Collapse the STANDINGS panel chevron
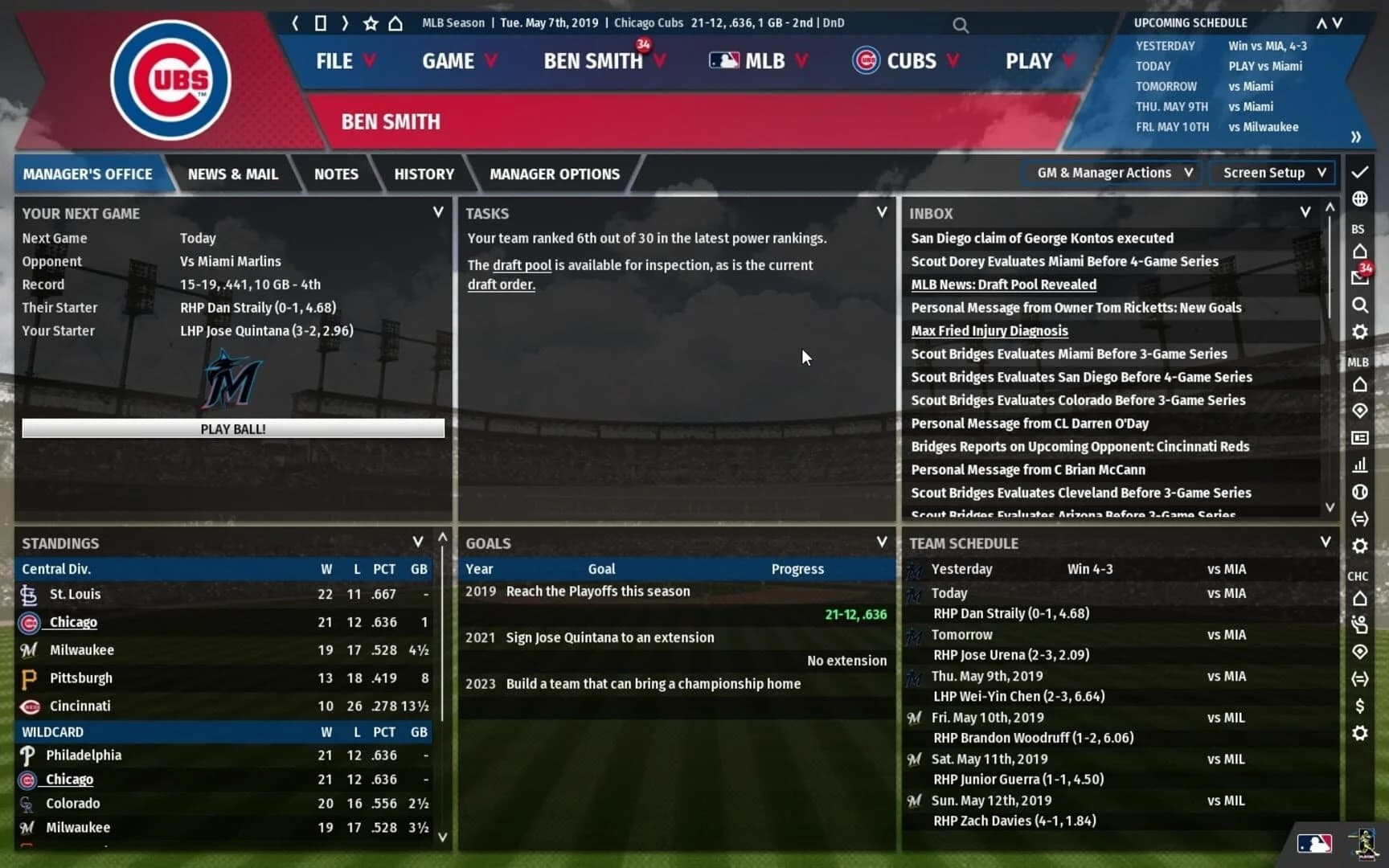Viewport: 1389px width, 868px height. 417,542
